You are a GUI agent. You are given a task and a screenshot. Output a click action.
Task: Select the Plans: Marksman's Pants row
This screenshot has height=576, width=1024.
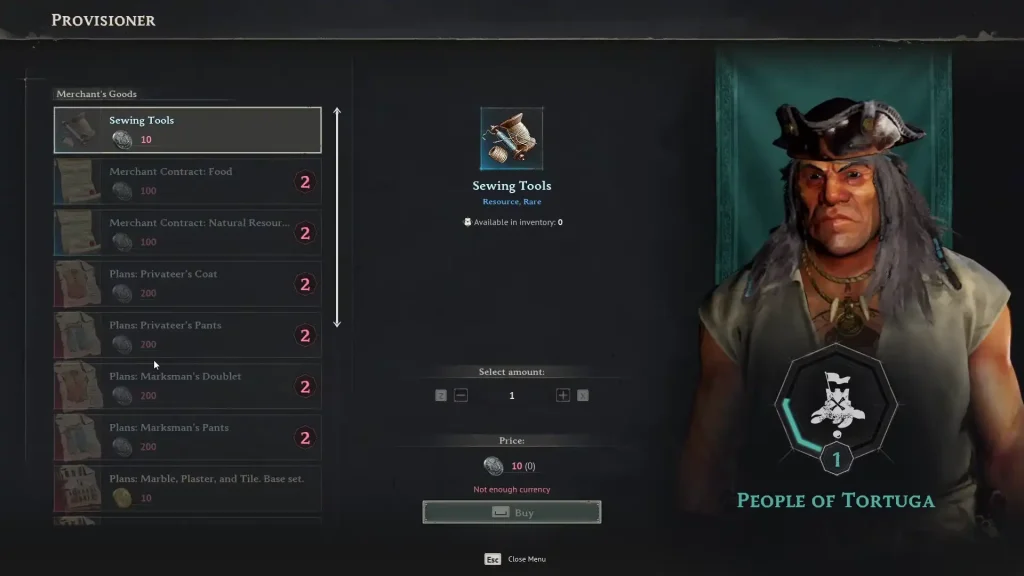[187, 437]
